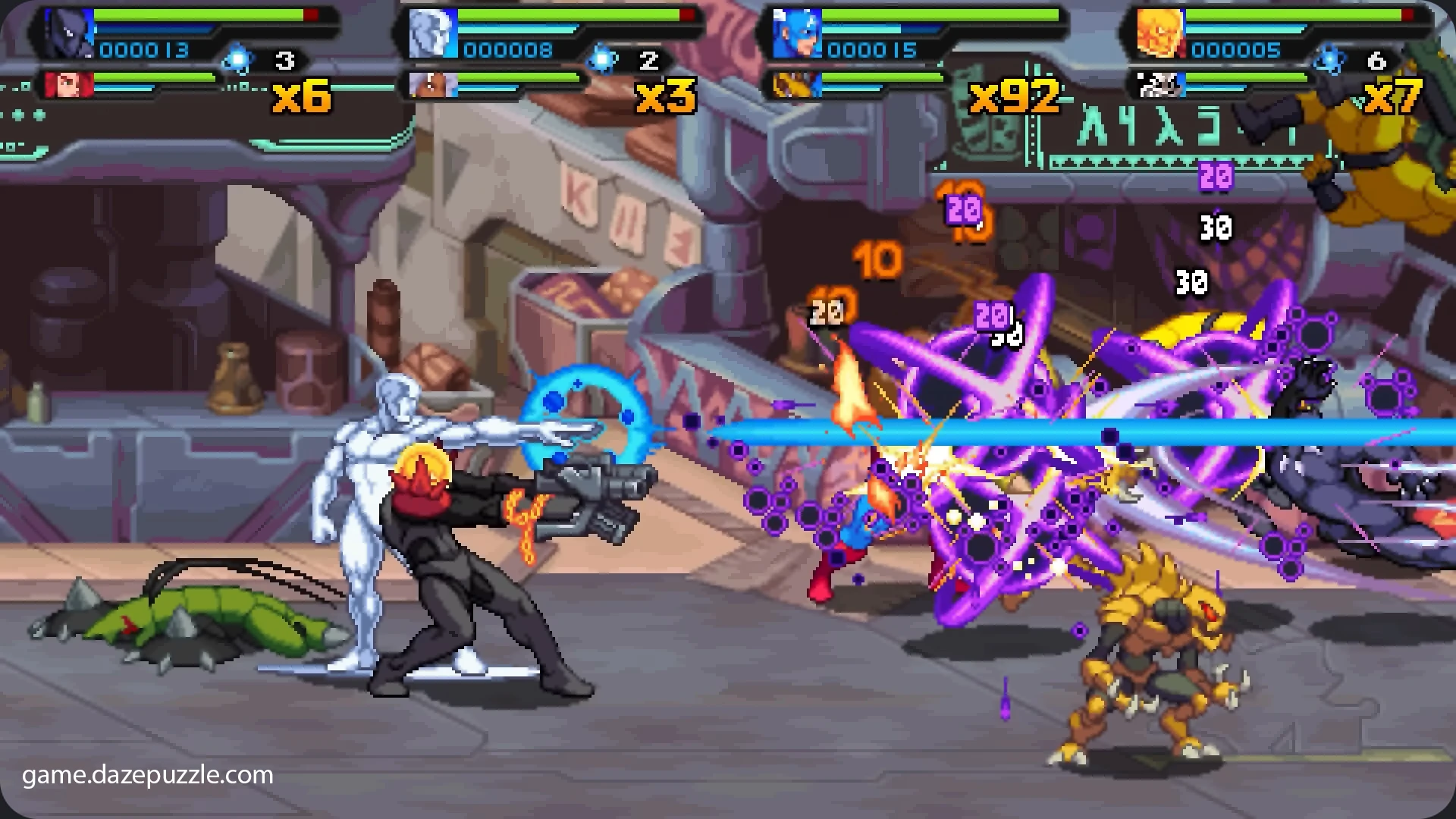Choose the flaming skull character portrait
Image resolution: width=1456 pixels, height=819 pixels.
point(1160,34)
